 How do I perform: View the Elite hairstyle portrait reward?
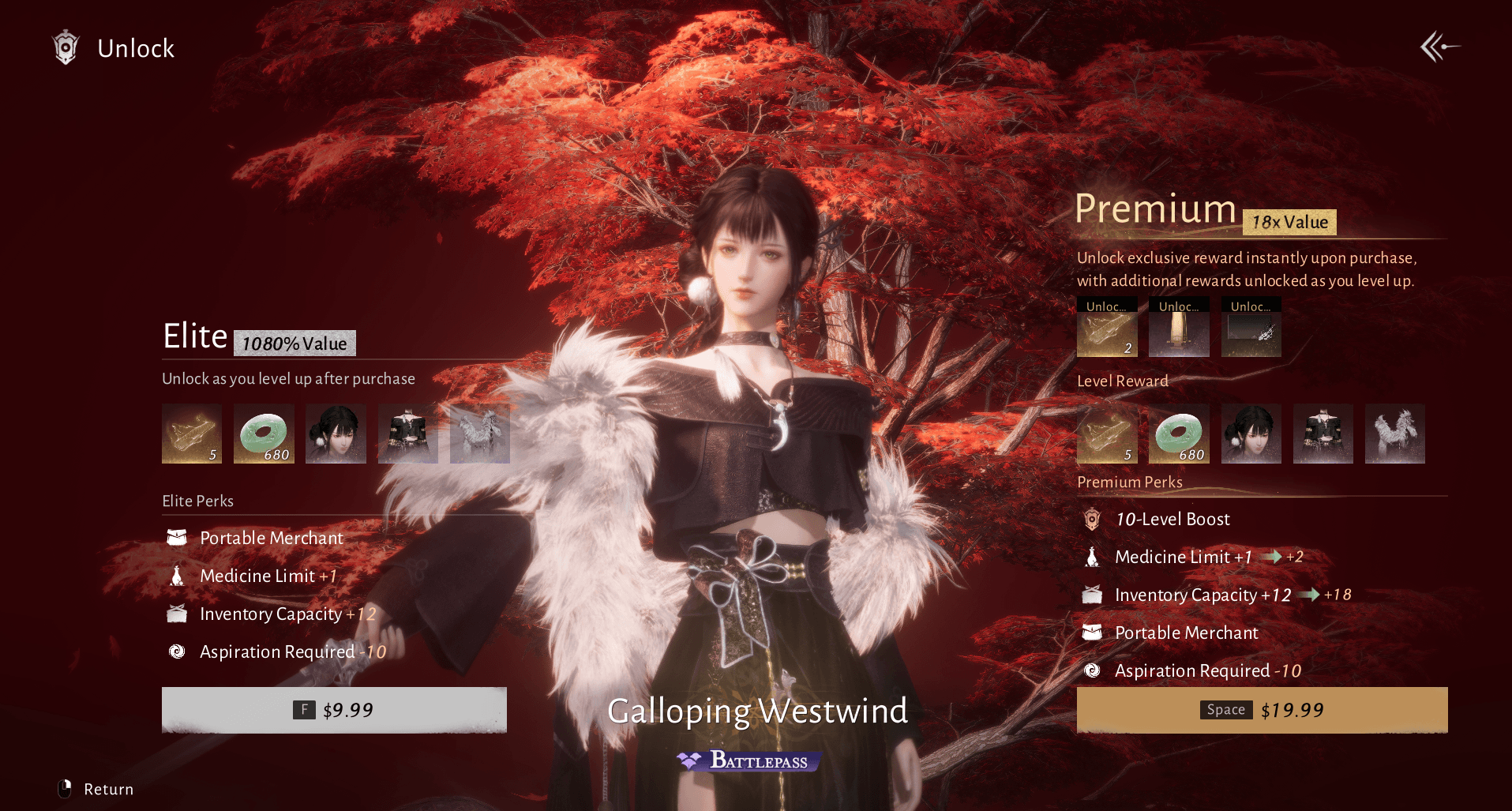tap(336, 434)
